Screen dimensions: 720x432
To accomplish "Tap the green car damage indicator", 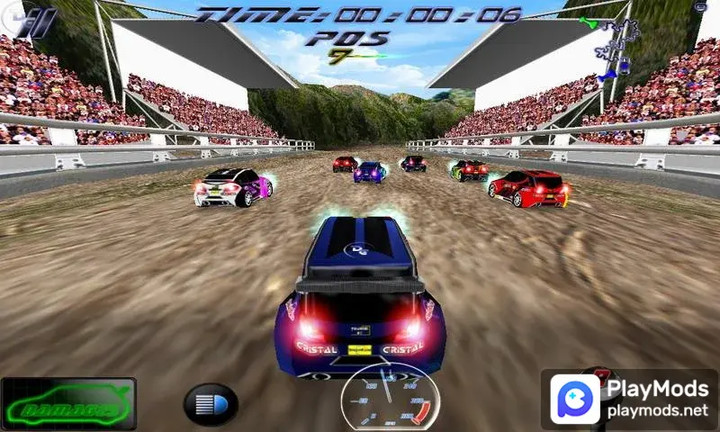I will click(68, 403).
